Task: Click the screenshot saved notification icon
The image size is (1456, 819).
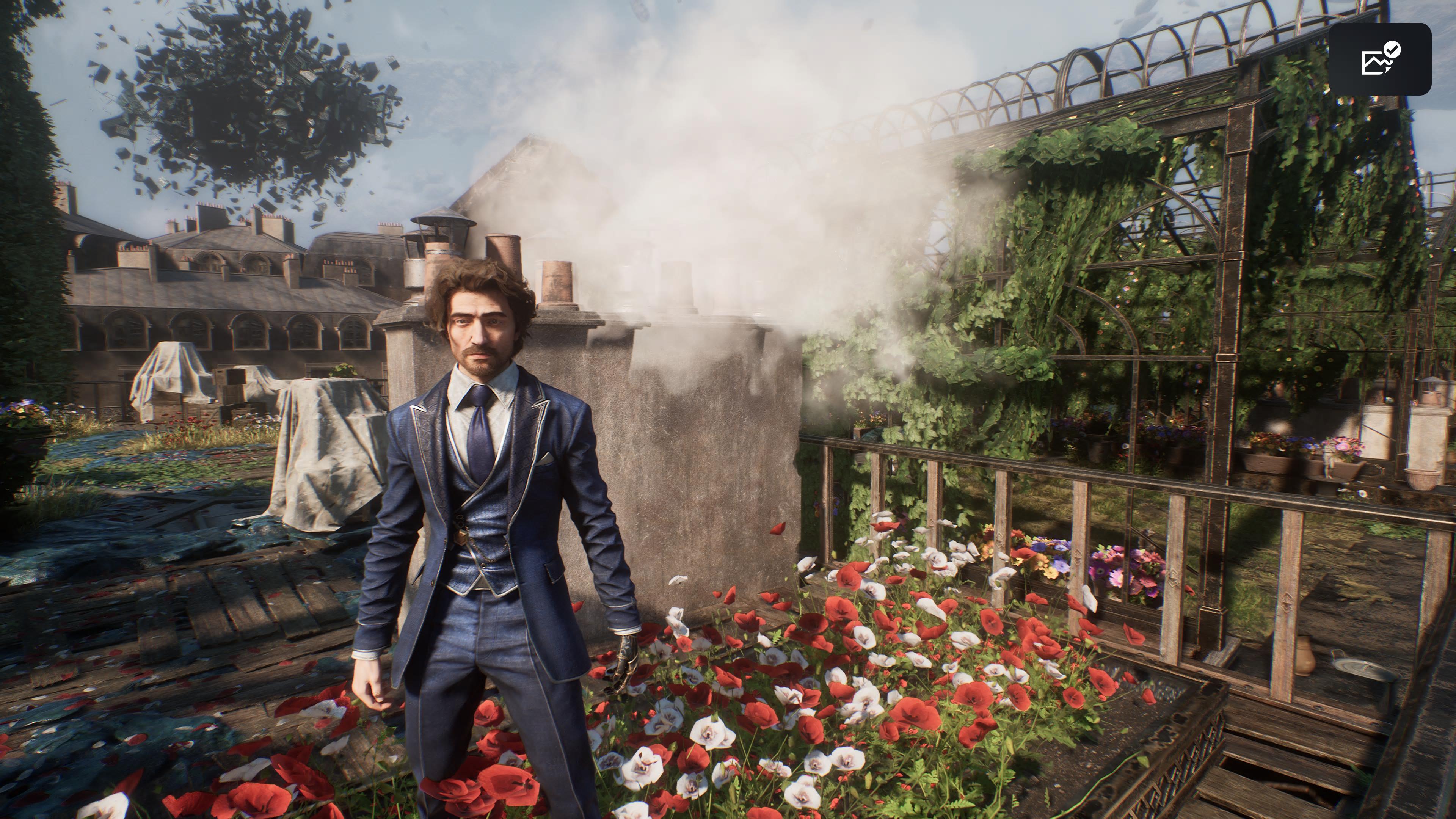Action: coord(1379,59)
